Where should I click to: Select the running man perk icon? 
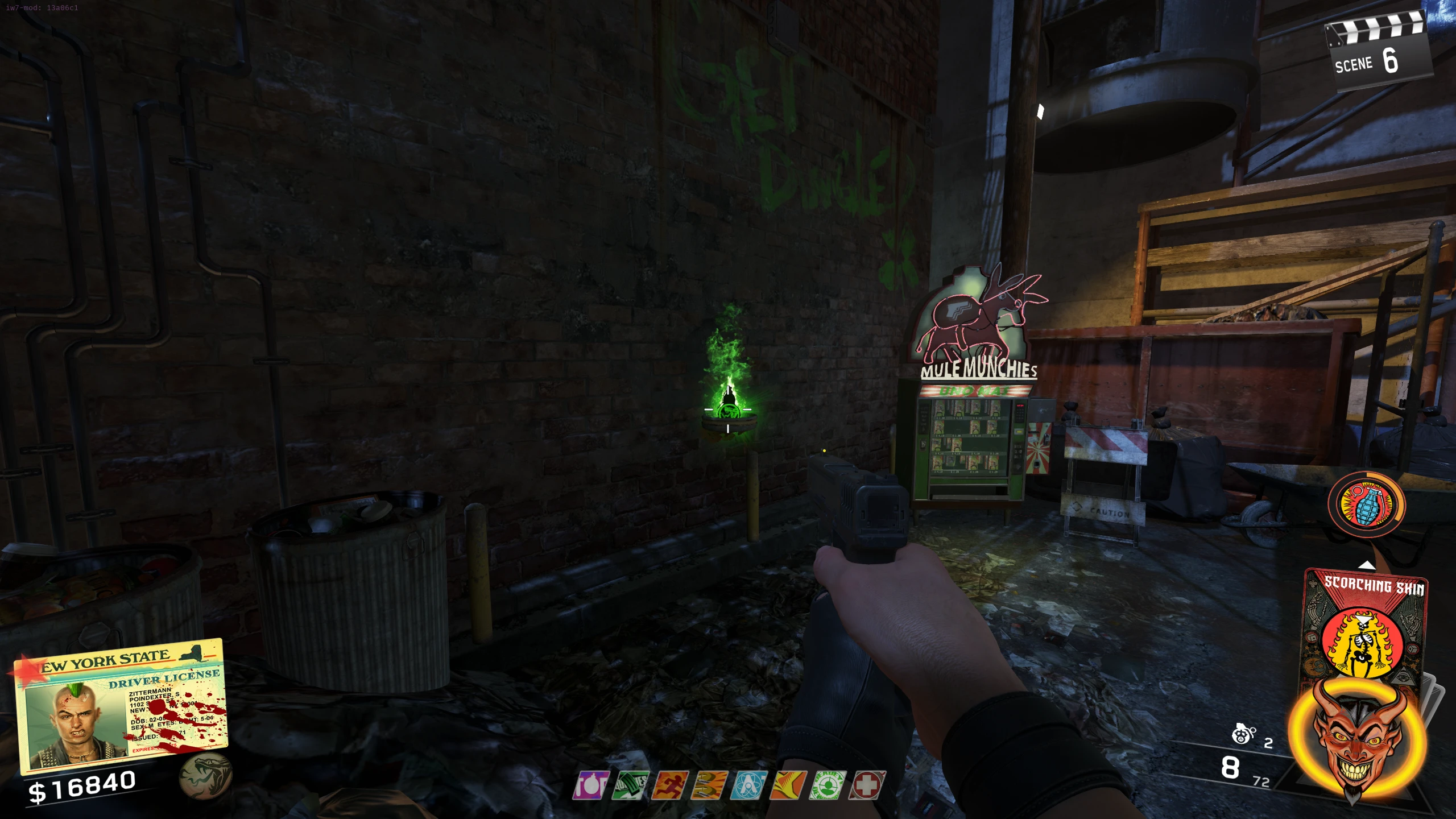pyautogui.click(x=670, y=785)
